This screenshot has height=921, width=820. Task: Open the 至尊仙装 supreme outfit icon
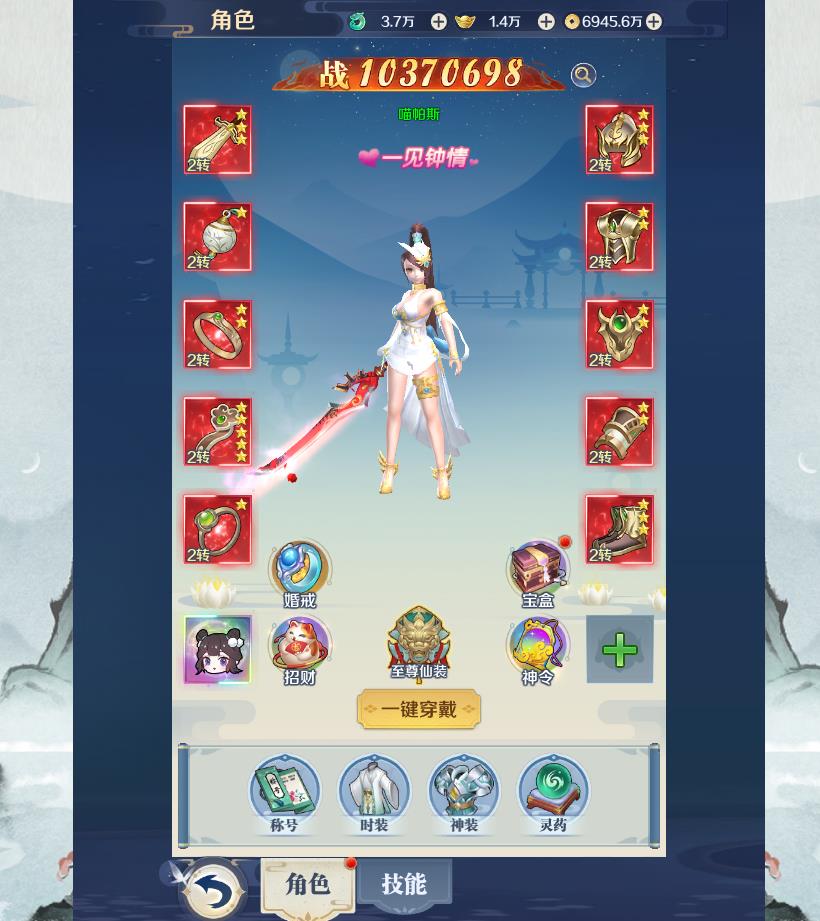(x=419, y=642)
